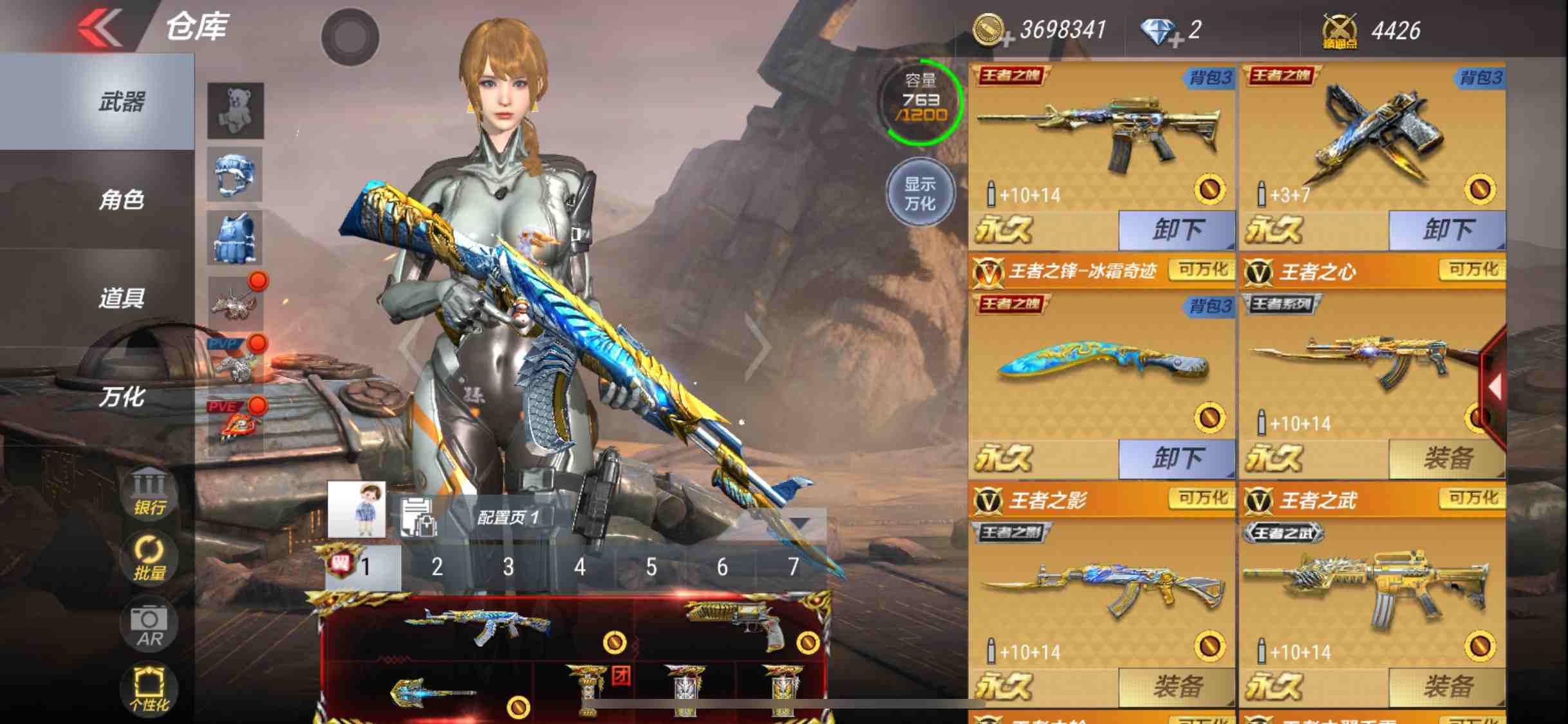Select loadout slot 7
Viewport: 1568px width, 724px height.
coord(793,568)
